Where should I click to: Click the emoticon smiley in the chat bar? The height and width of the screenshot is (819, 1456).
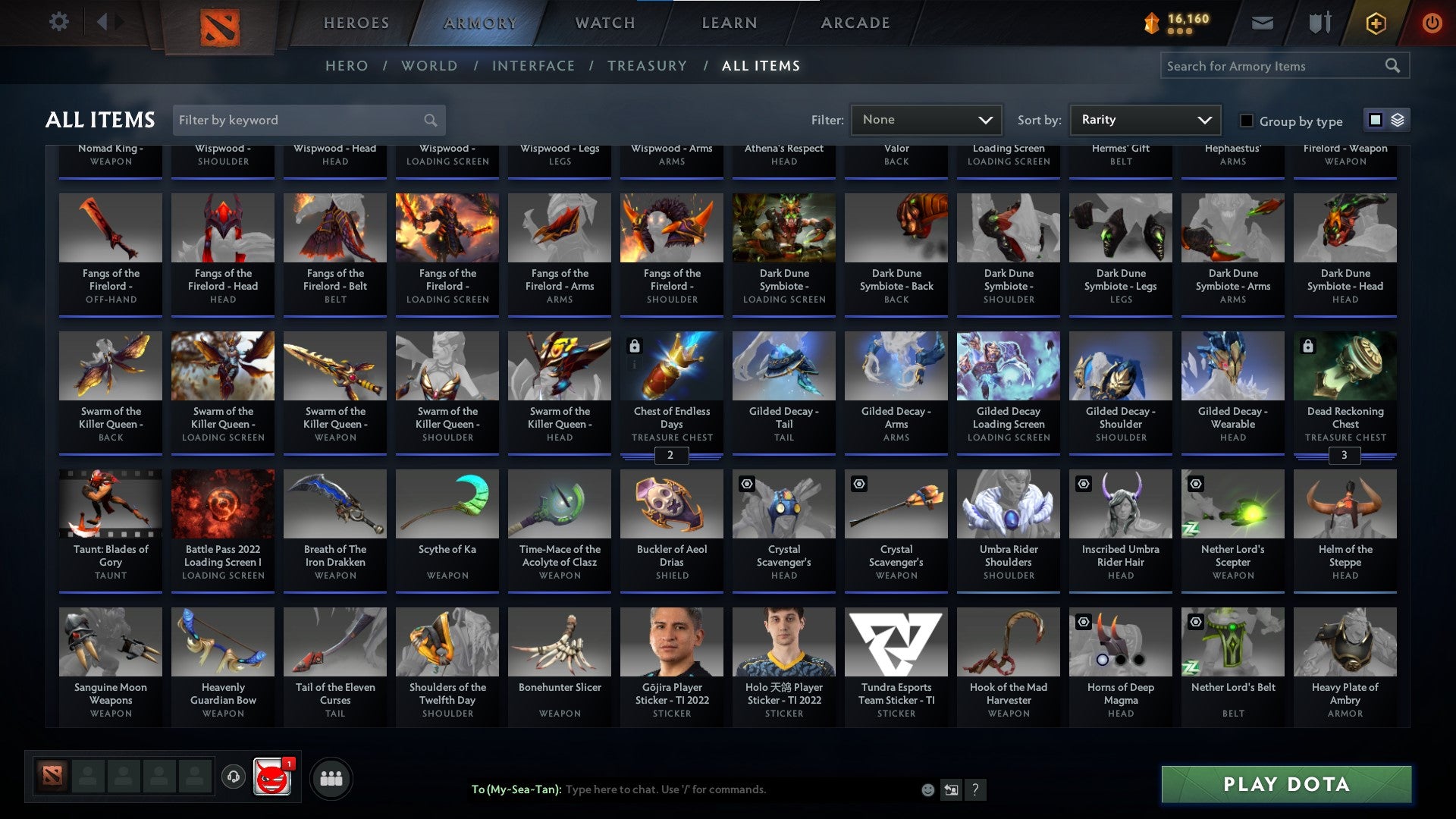[x=928, y=789]
